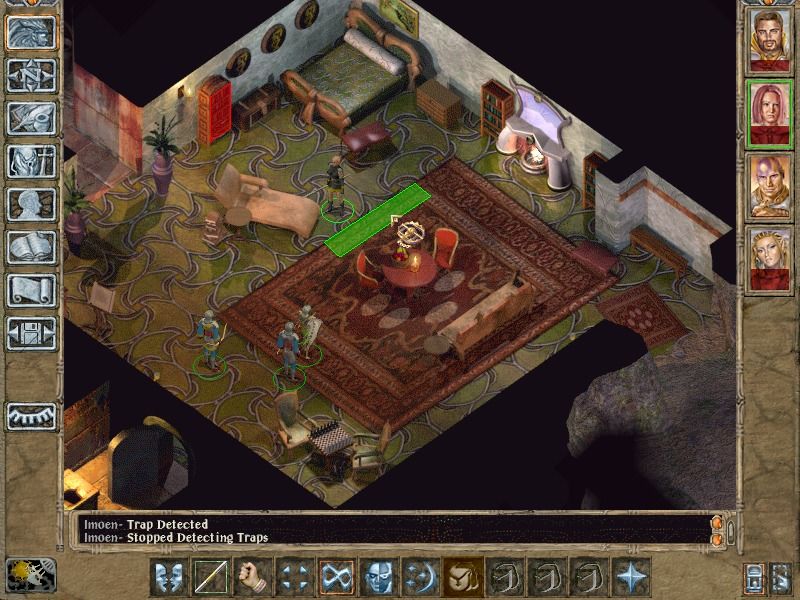Activate the Thieving hand-and-pouch button
Screen dimensions: 800x600
coord(463,577)
